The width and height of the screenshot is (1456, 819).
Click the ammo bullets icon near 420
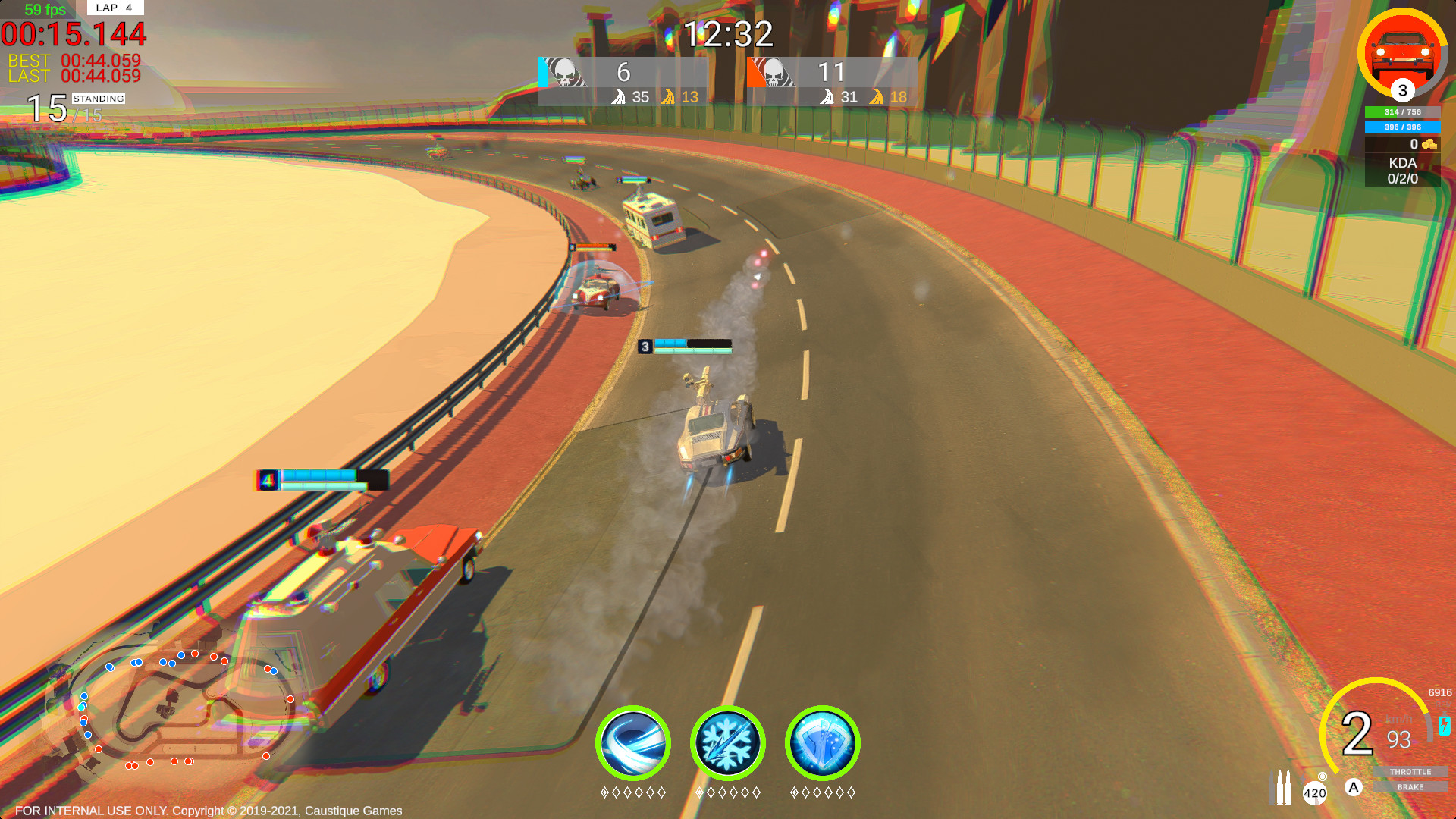(x=1280, y=787)
